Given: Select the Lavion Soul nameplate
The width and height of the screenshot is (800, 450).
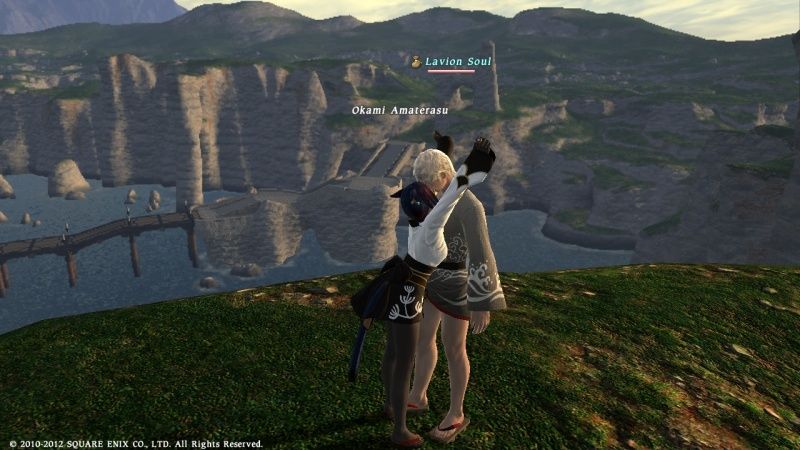Looking at the screenshot, I should click(457, 62).
